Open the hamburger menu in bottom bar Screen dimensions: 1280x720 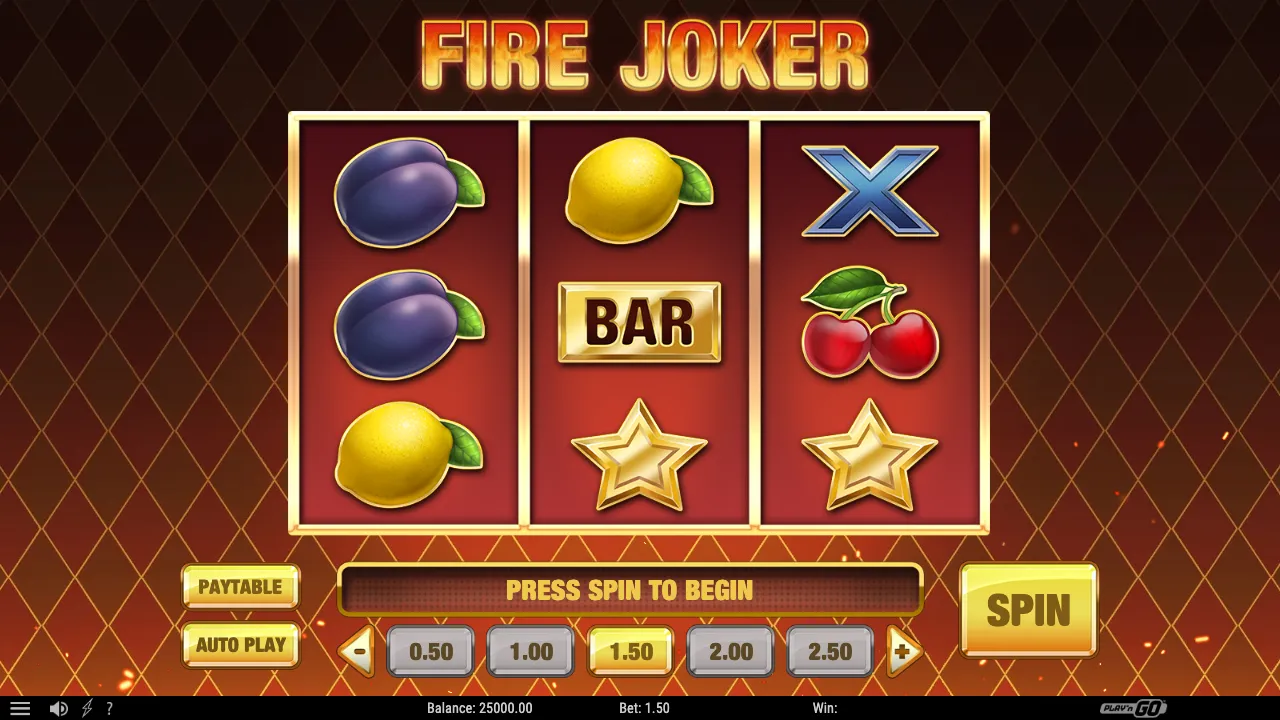[x=20, y=710]
